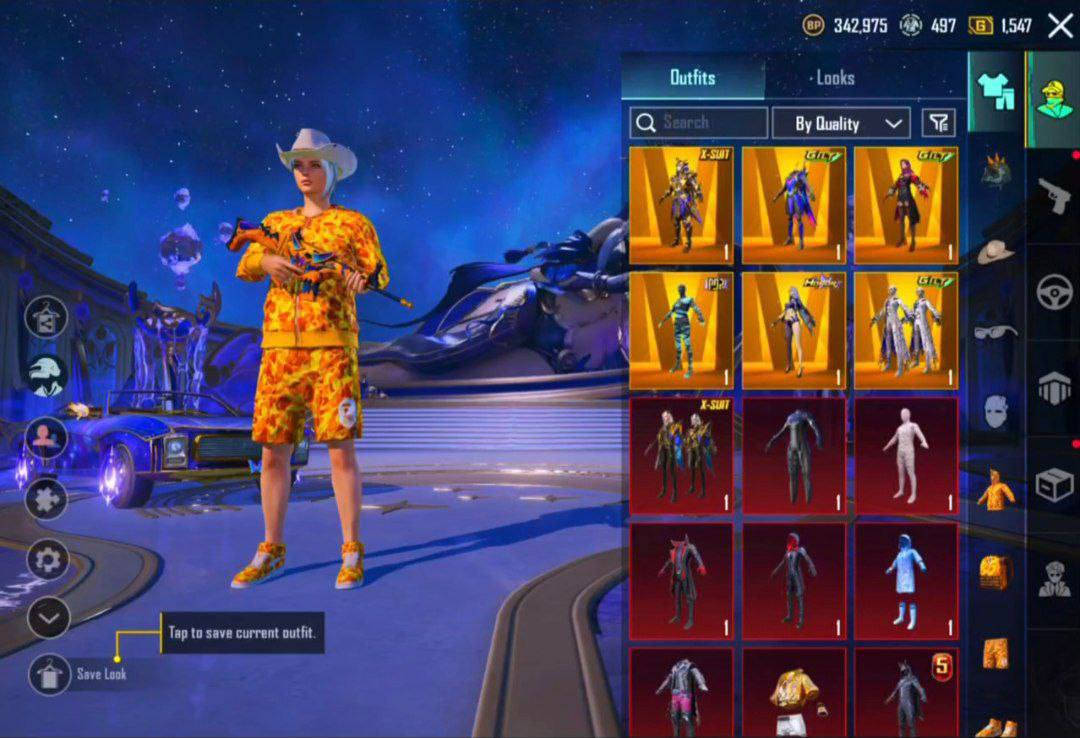Click the outfit Search field
The image size is (1080, 738).
pyautogui.click(x=699, y=123)
